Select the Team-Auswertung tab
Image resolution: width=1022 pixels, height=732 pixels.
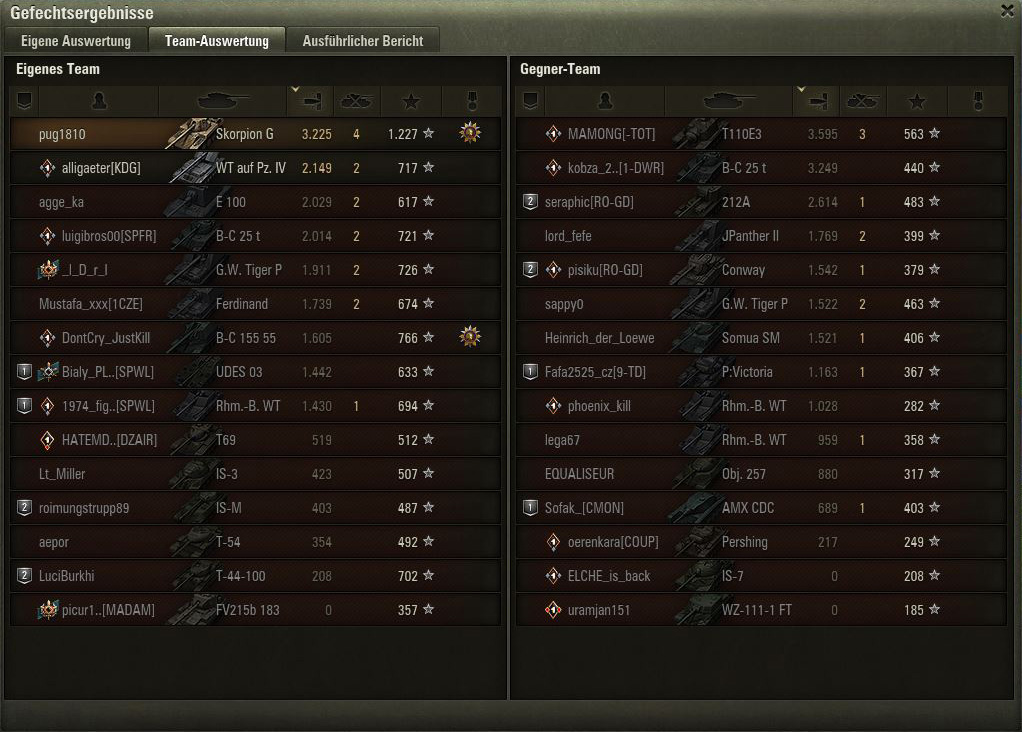pyautogui.click(x=217, y=41)
